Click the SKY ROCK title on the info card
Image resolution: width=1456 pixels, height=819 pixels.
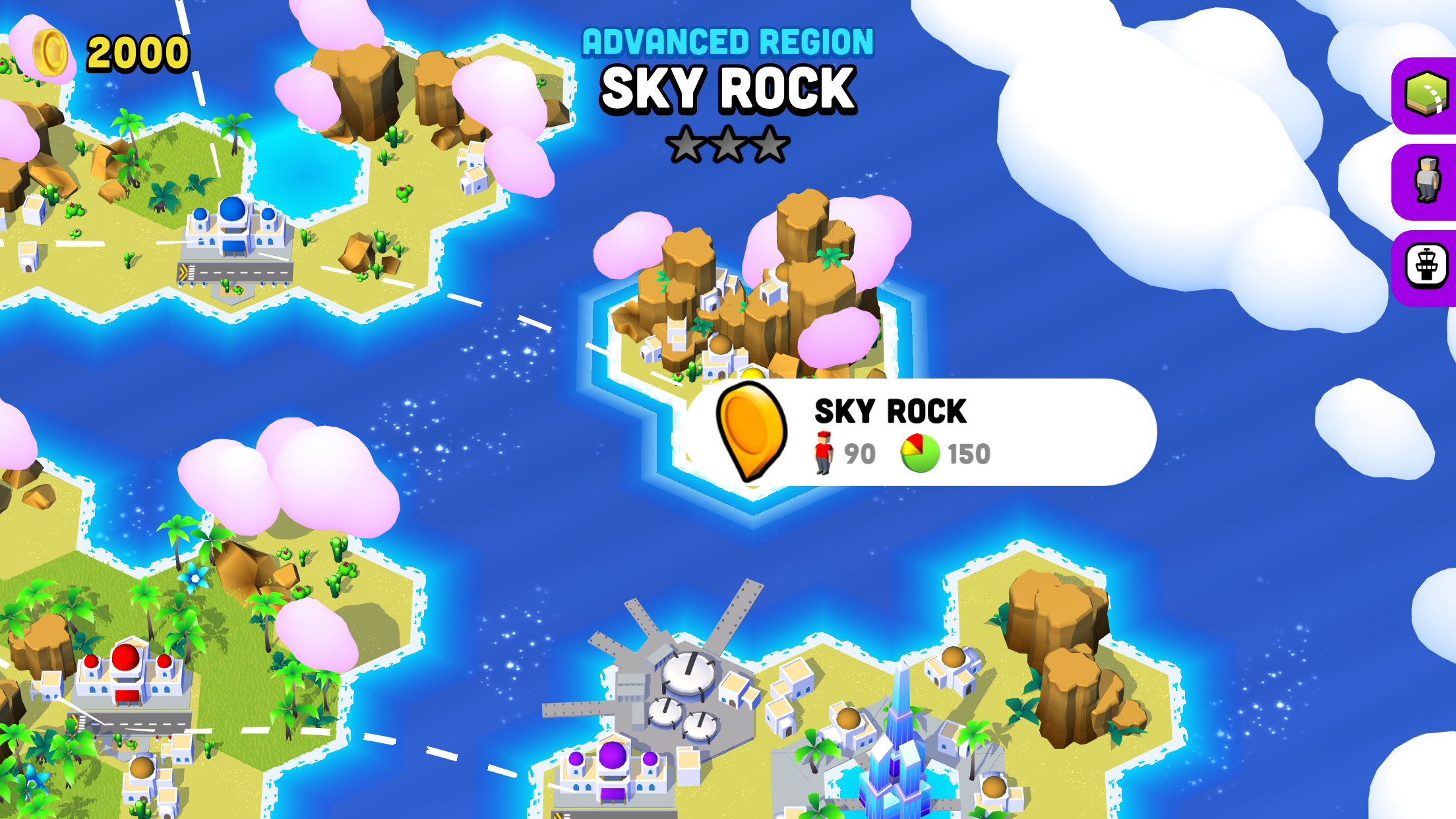pos(890,410)
